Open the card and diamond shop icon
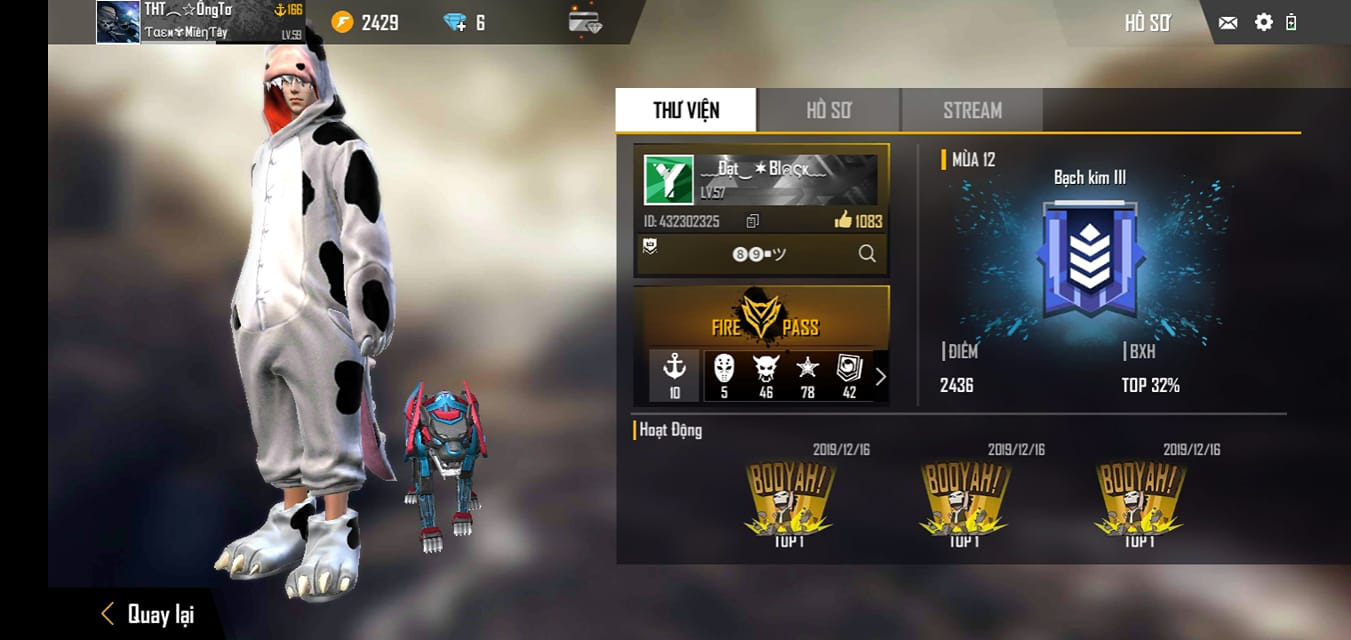This screenshot has height=640, width=1351. [x=585, y=22]
